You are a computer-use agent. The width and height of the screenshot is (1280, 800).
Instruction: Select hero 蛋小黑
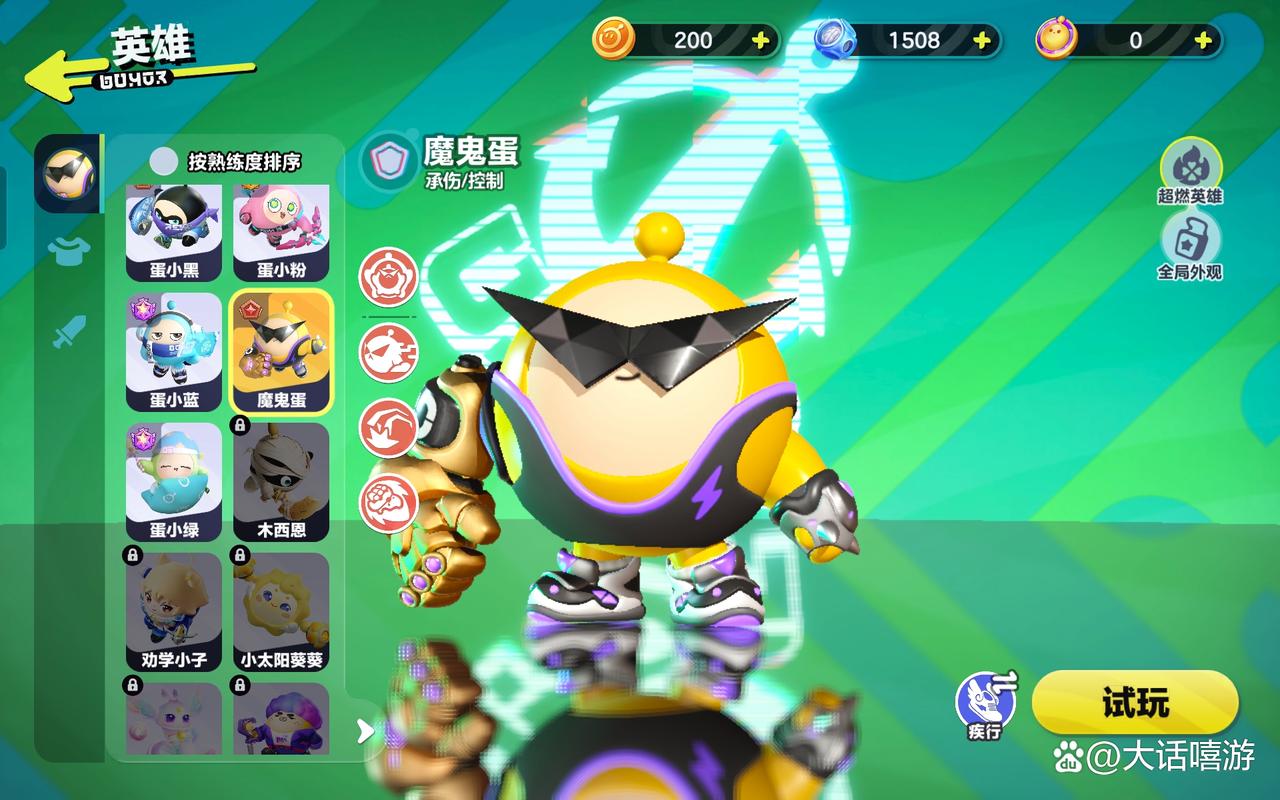(174, 232)
